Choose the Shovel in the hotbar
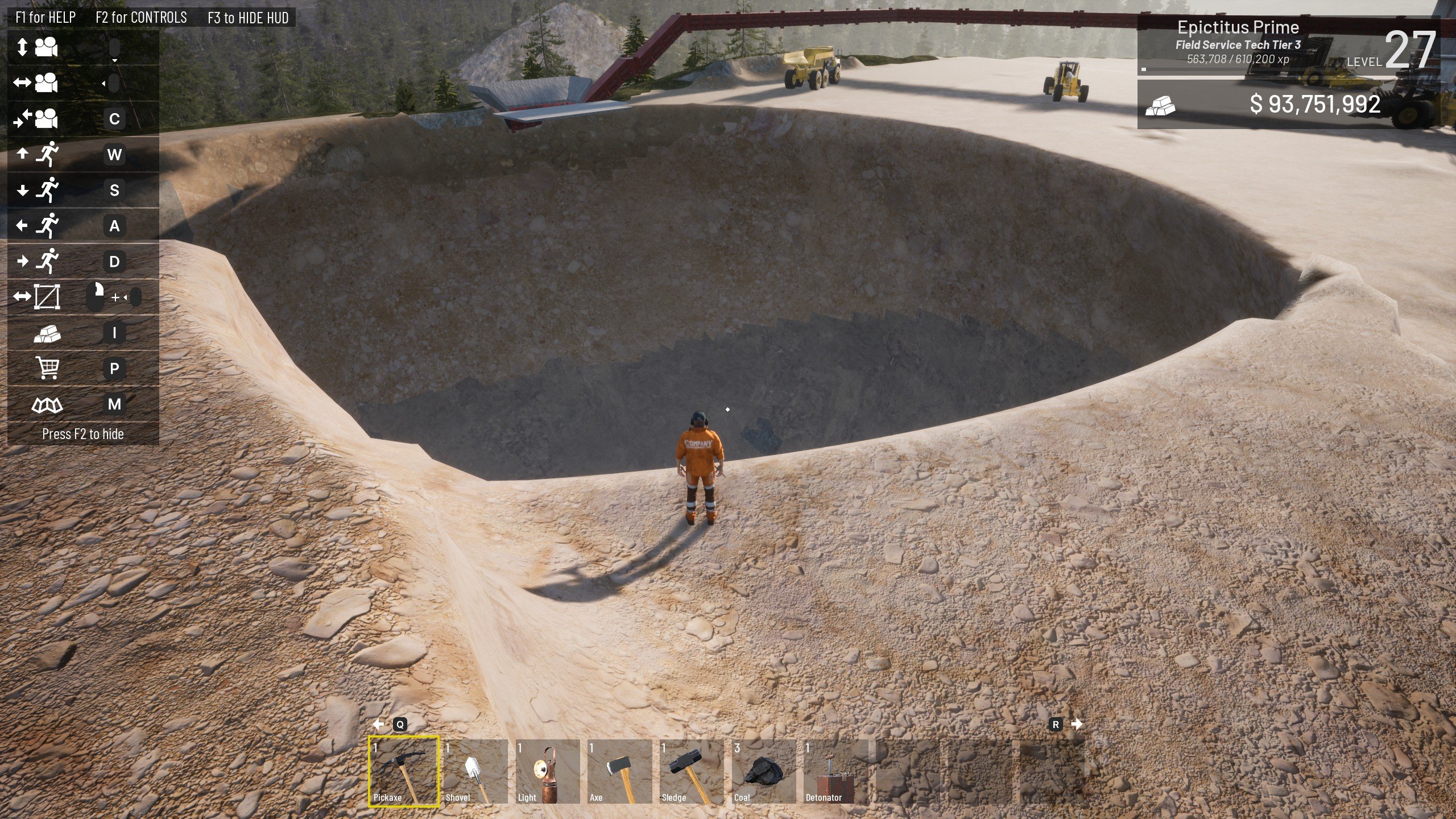This screenshot has width=1456, height=819. click(475, 771)
